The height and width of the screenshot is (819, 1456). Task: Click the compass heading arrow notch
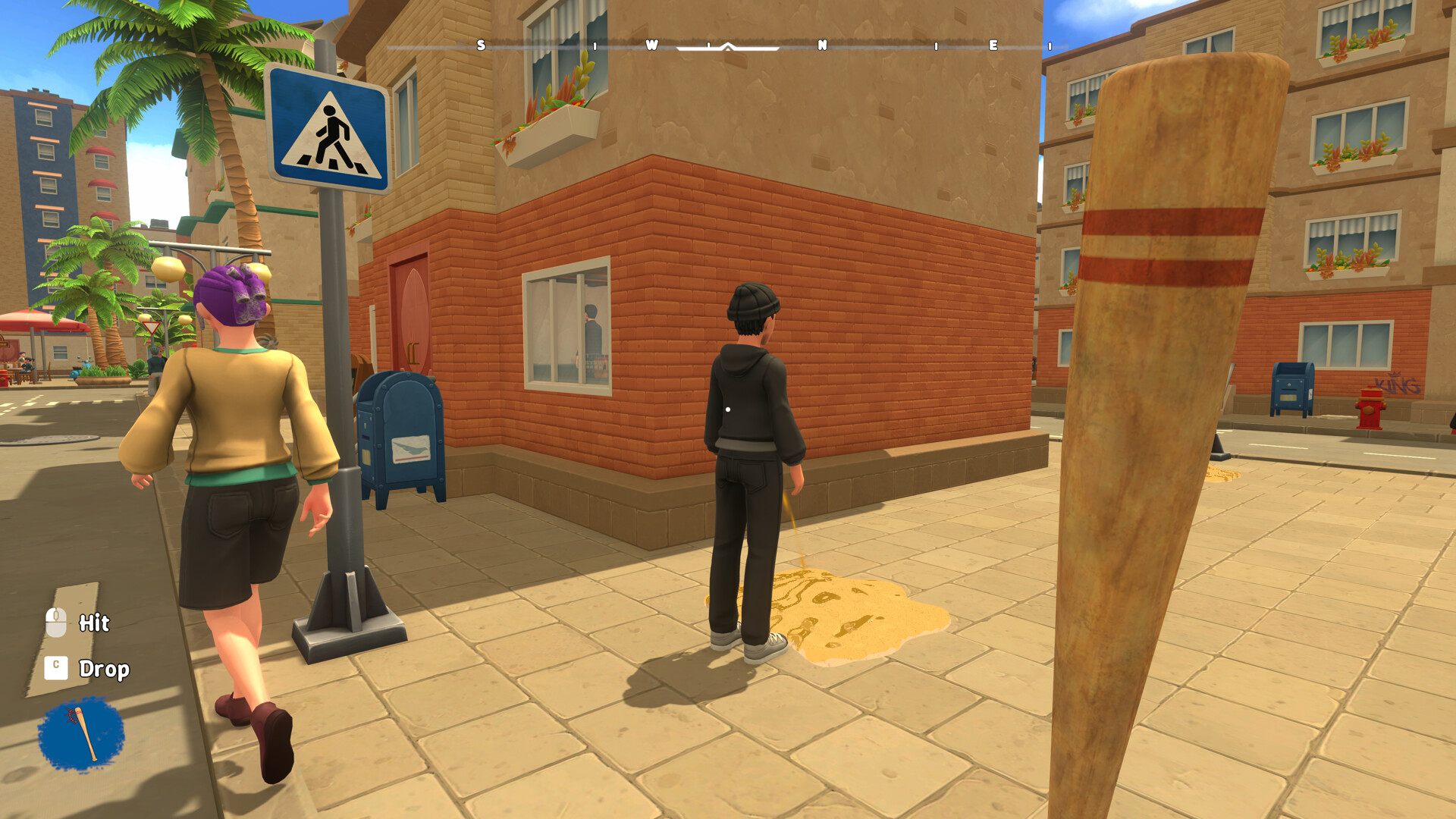point(726,47)
